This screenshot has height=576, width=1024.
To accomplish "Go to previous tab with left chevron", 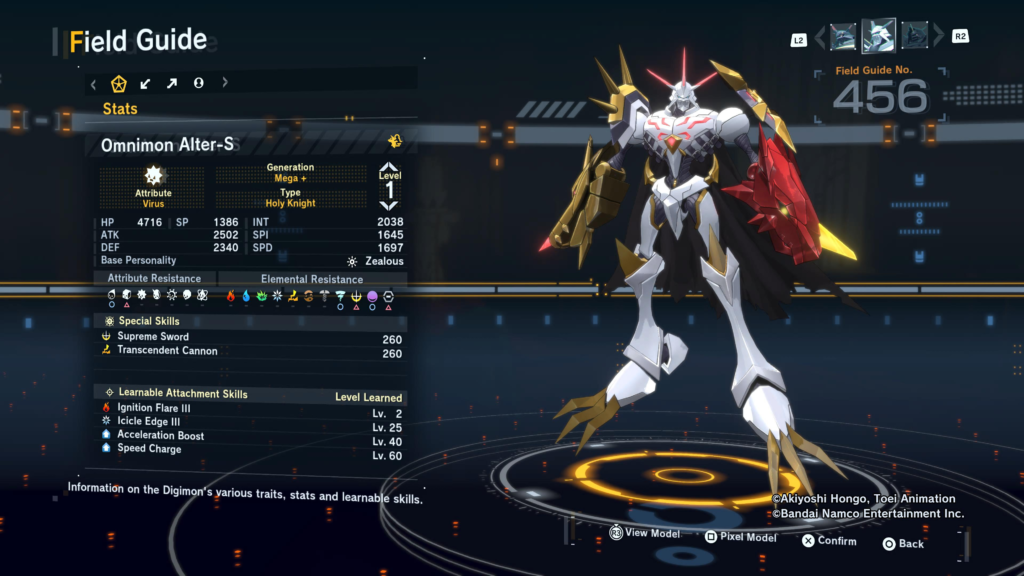I will click(93, 83).
